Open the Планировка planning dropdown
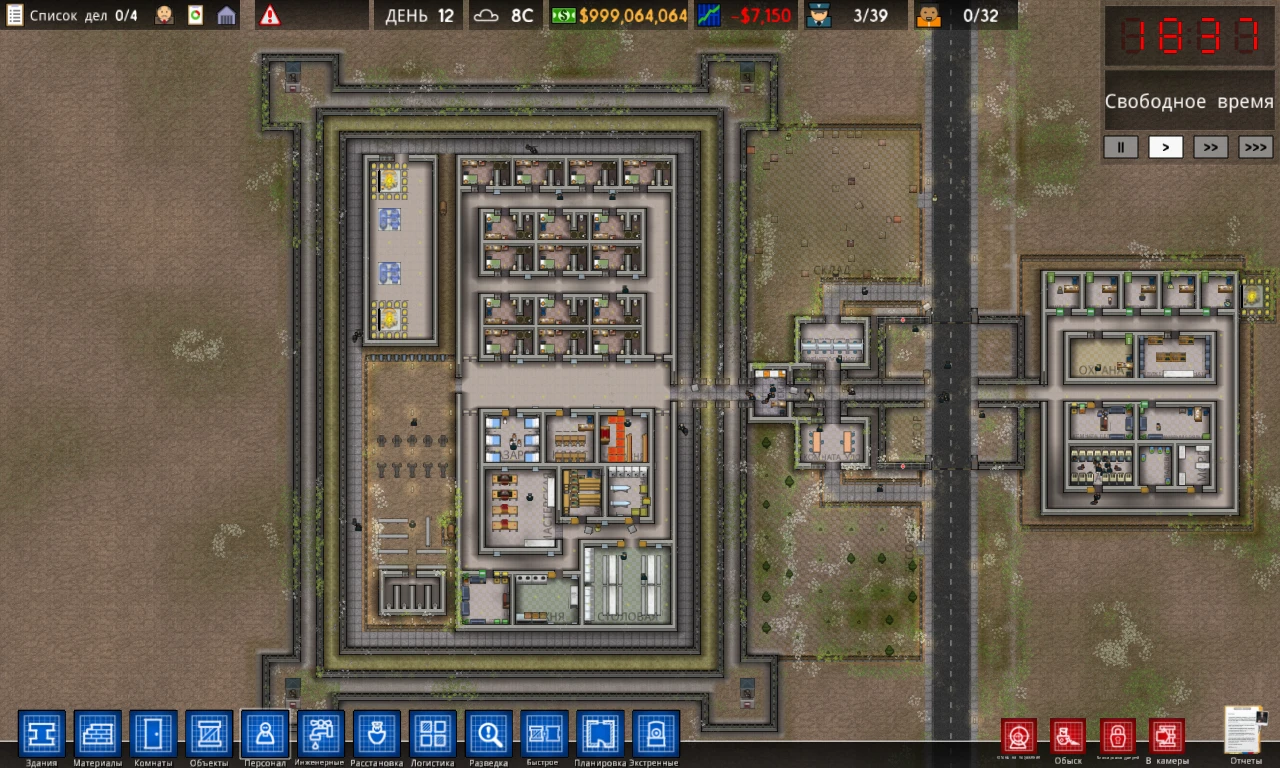Image resolution: width=1280 pixels, height=768 pixels. pyautogui.click(x=599, y=735)
